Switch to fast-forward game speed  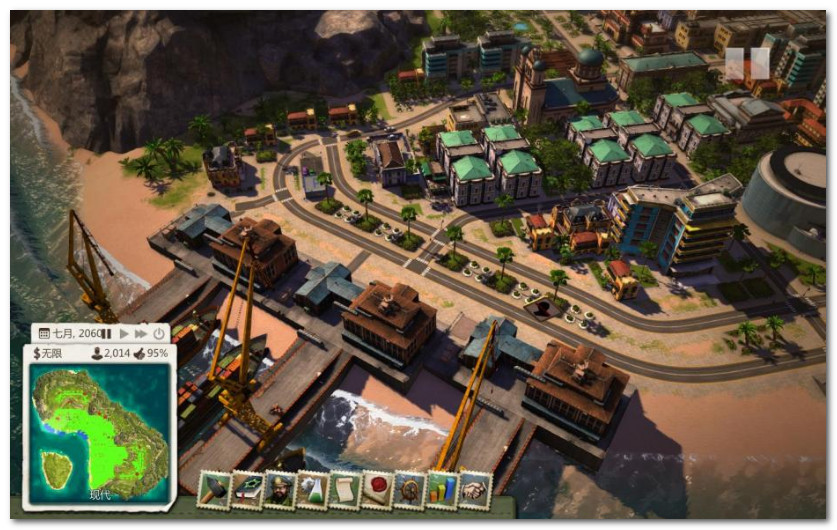(x=141, y=333)
